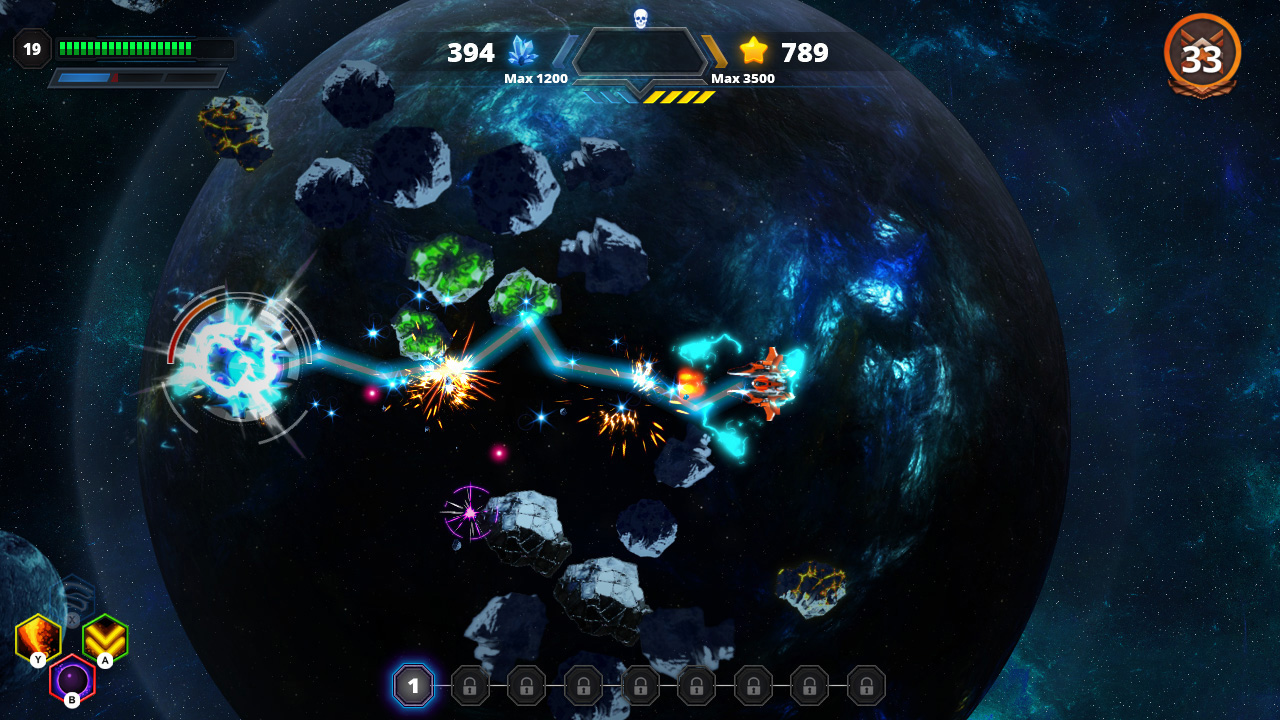Click the last locked level padlock
1280x720 pixels.
[x=864, y=686]
